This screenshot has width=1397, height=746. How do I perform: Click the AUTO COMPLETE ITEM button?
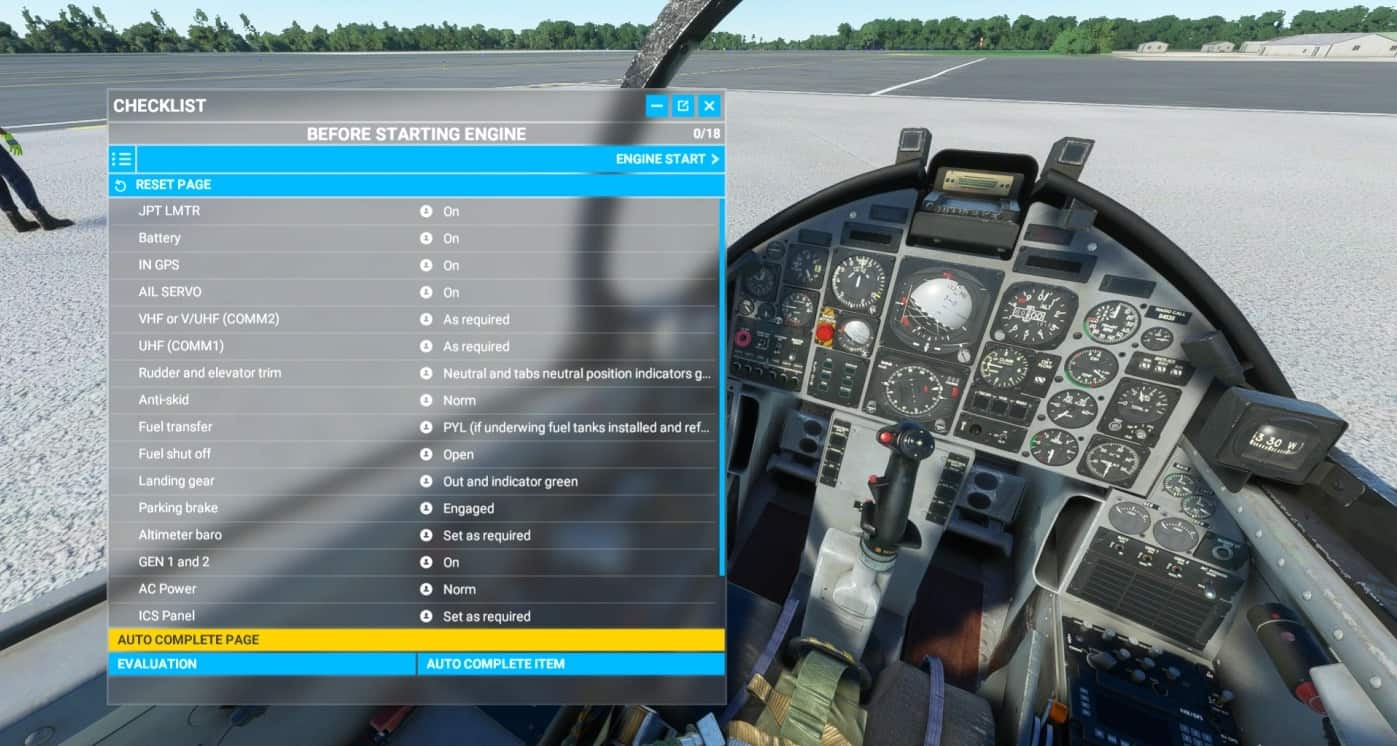click(x=570, y=663)
